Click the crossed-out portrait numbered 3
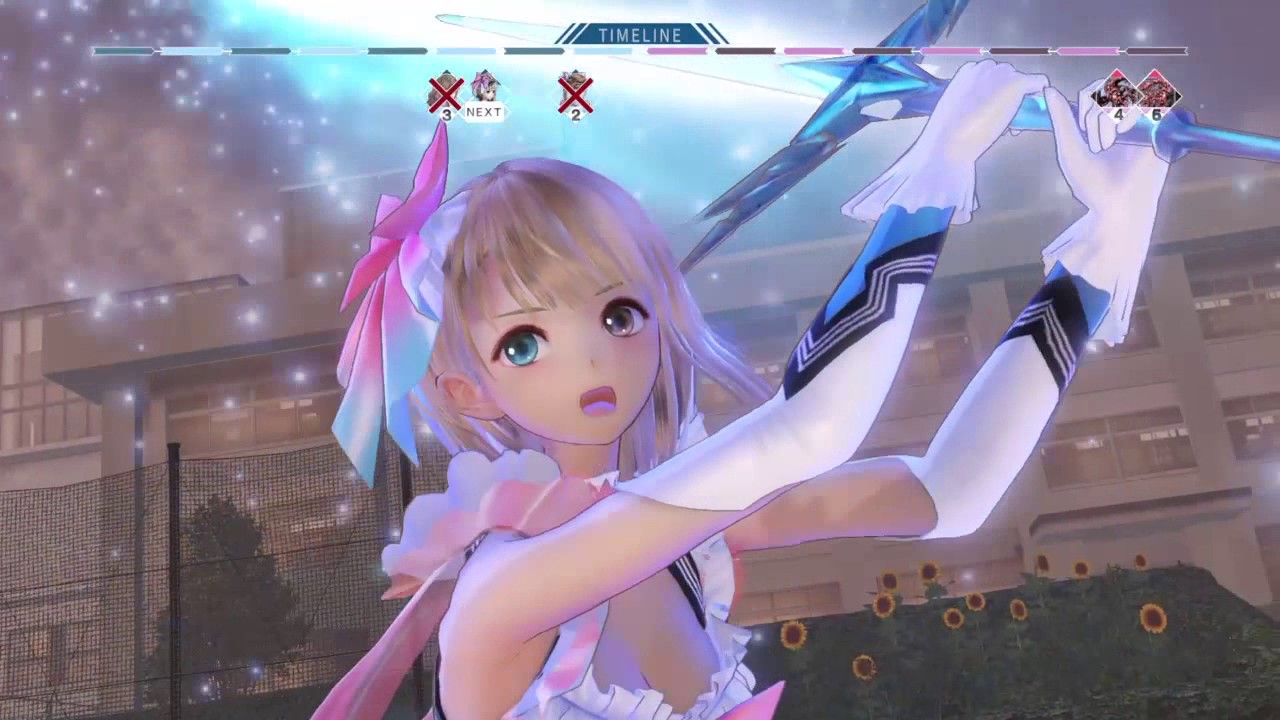Image resolution: width=1280 pixels, height=720 pixels. point(445,92)
